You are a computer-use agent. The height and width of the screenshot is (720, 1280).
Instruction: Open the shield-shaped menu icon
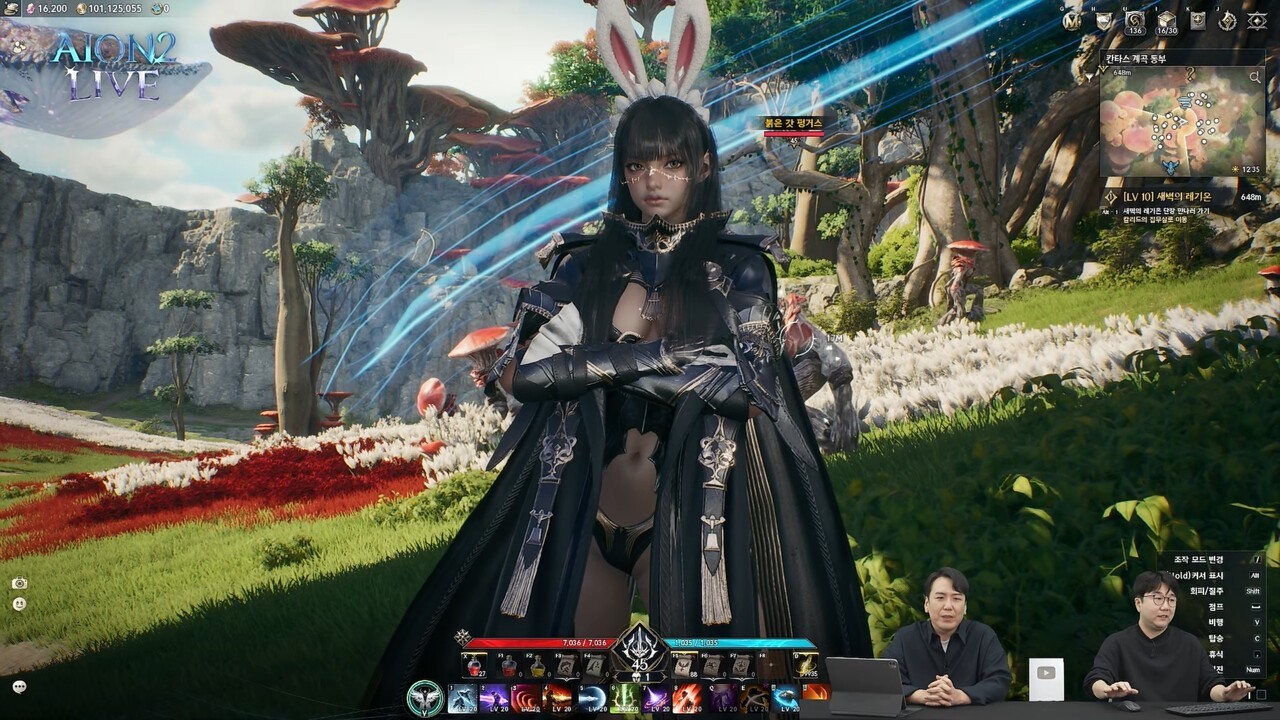pos(1104,20)
